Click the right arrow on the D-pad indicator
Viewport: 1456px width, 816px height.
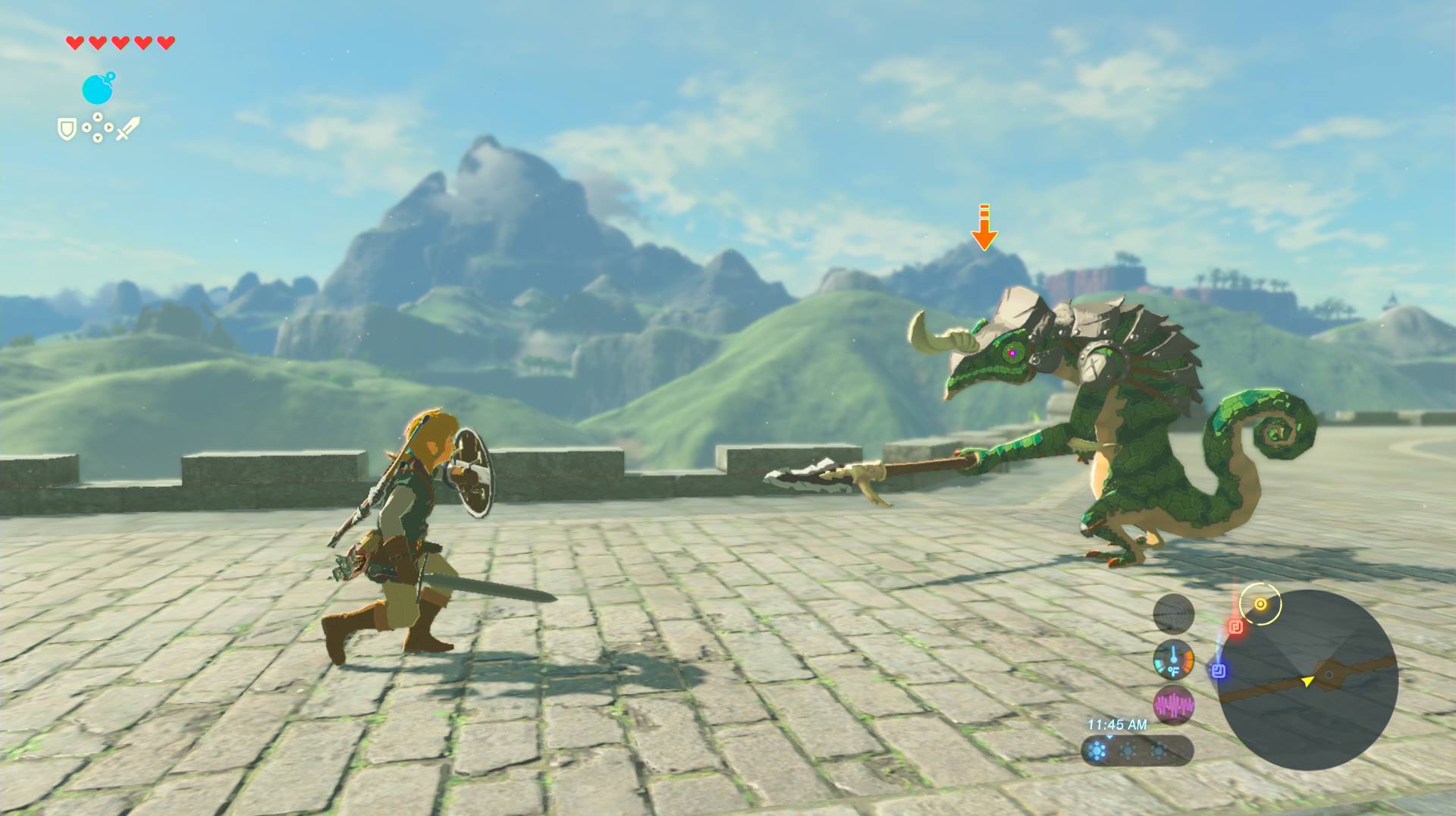[x=108, y=127]
